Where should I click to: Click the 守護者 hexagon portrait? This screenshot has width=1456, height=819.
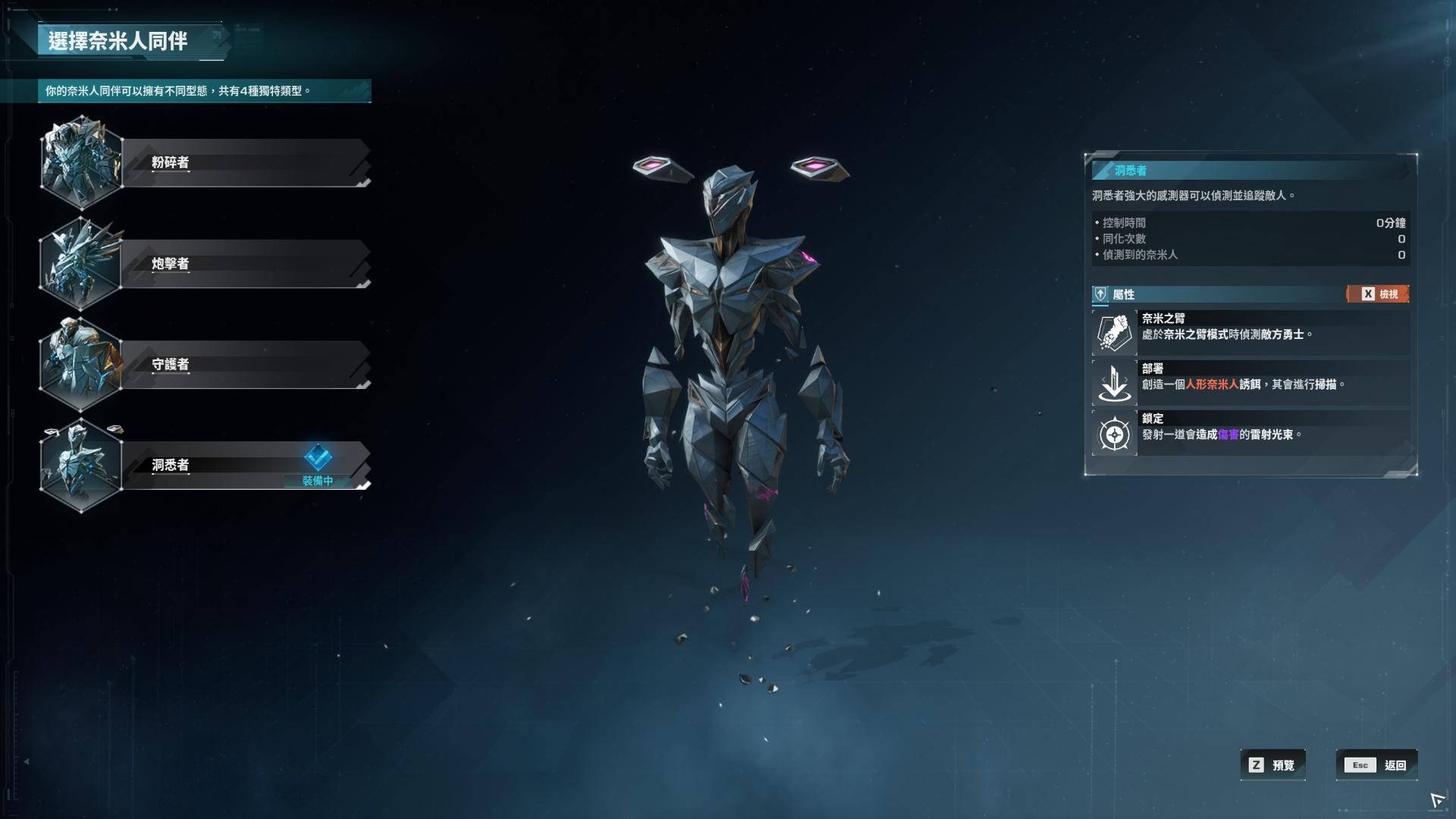pyautogui.click(x=80, y=364)
